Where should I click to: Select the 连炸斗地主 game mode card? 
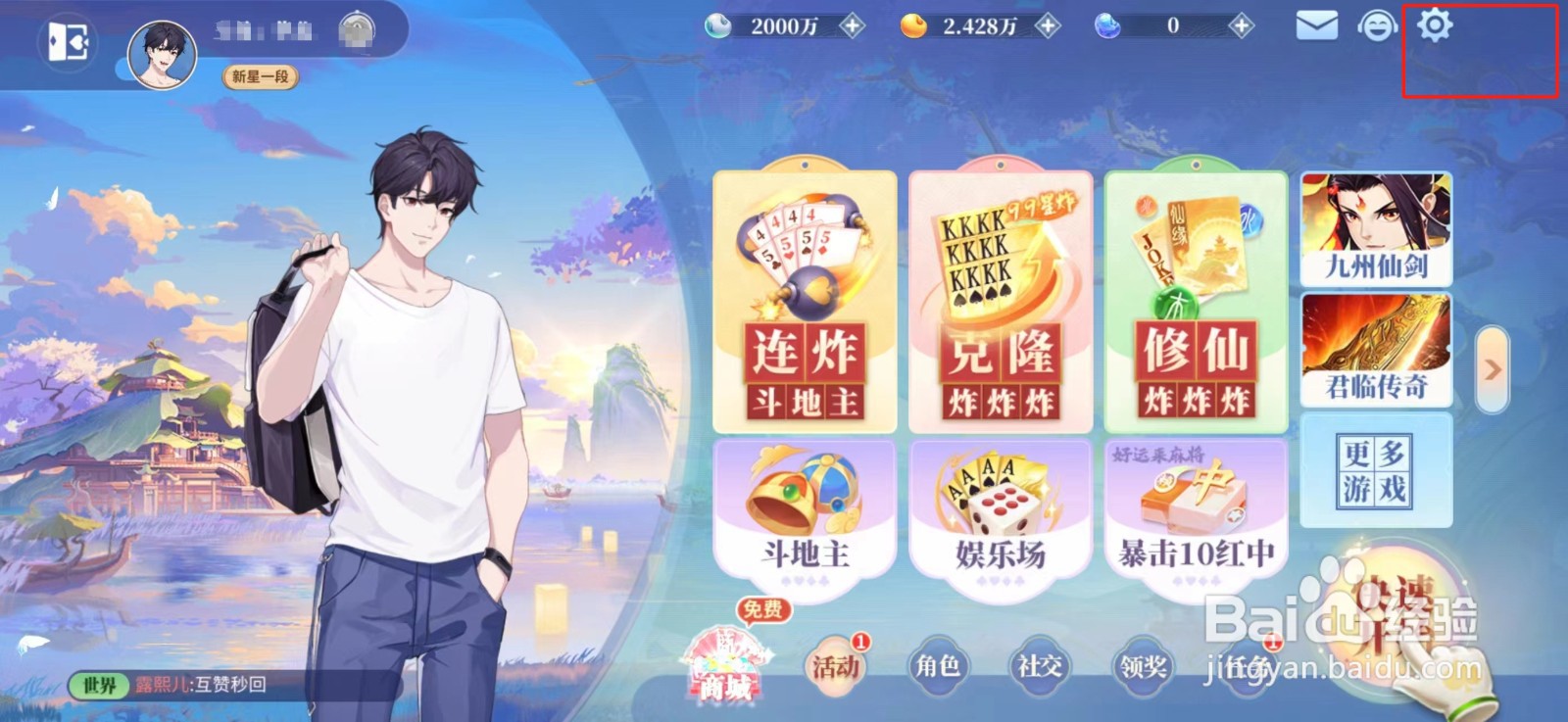coord(806,299)
